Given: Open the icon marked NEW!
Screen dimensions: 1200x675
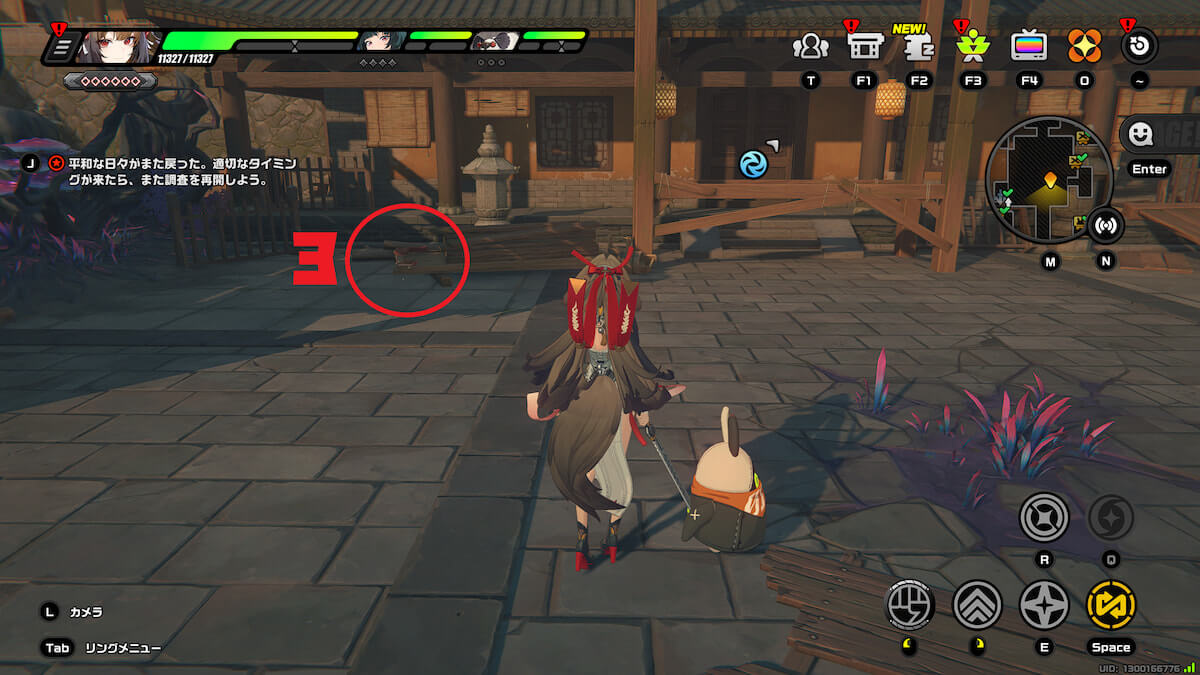Looking at the screenshot, I should tap(919, 46).
